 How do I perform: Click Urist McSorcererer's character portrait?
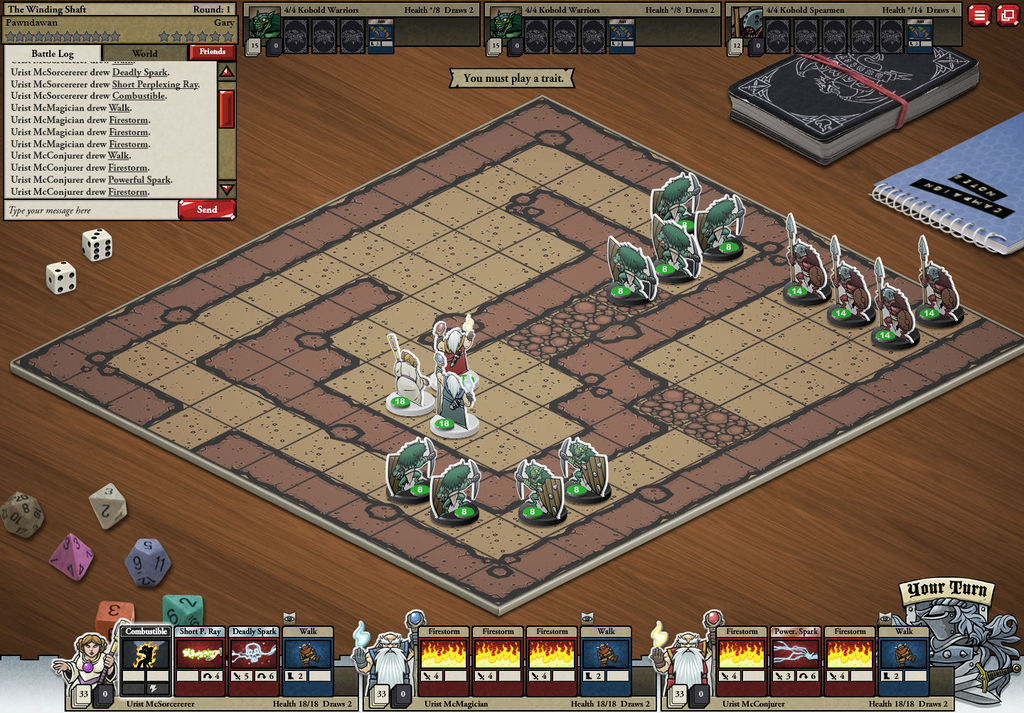coord(90,660)
